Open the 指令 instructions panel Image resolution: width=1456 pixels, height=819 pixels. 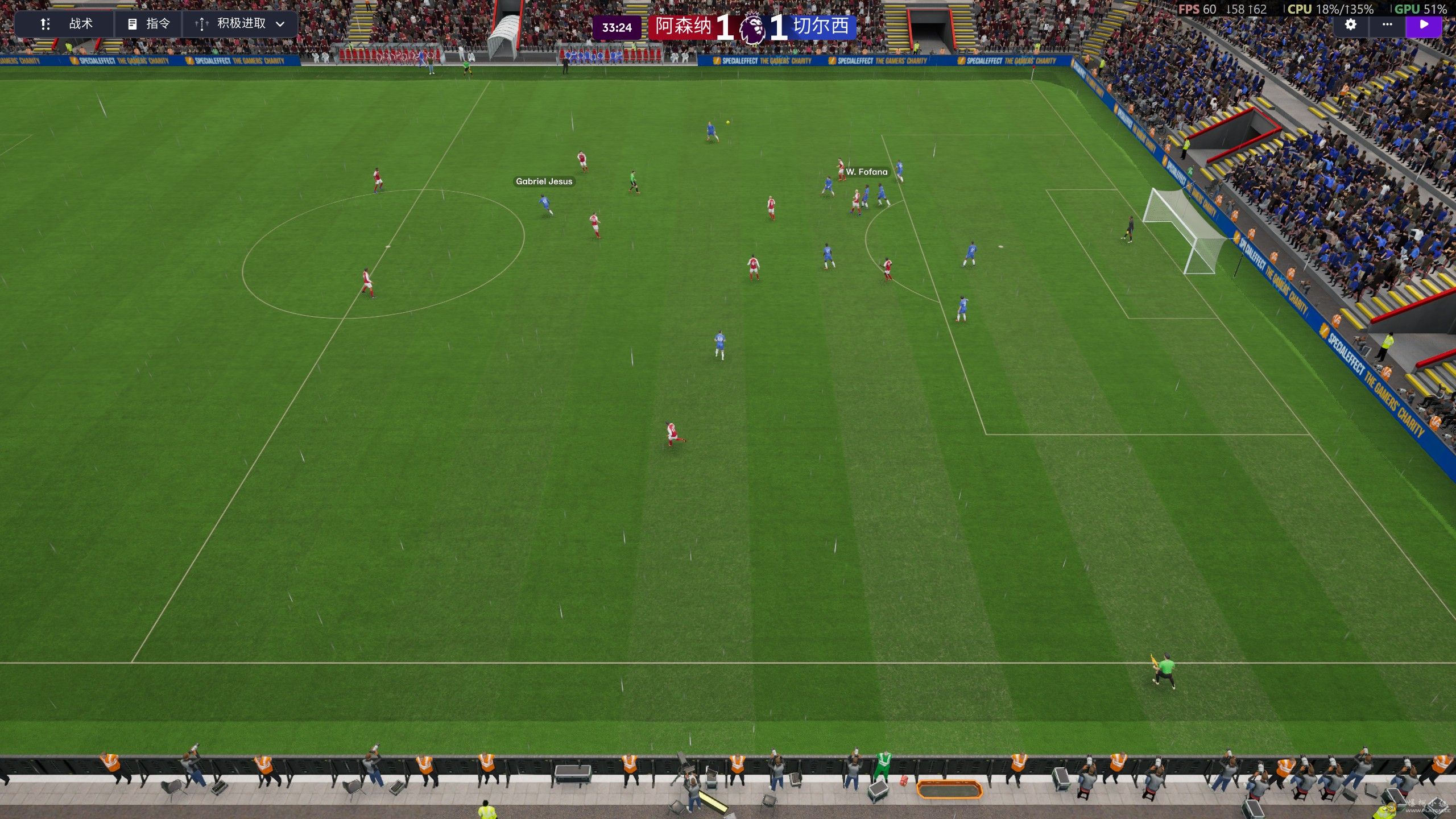pyautogui.click(x=148, y=24)
